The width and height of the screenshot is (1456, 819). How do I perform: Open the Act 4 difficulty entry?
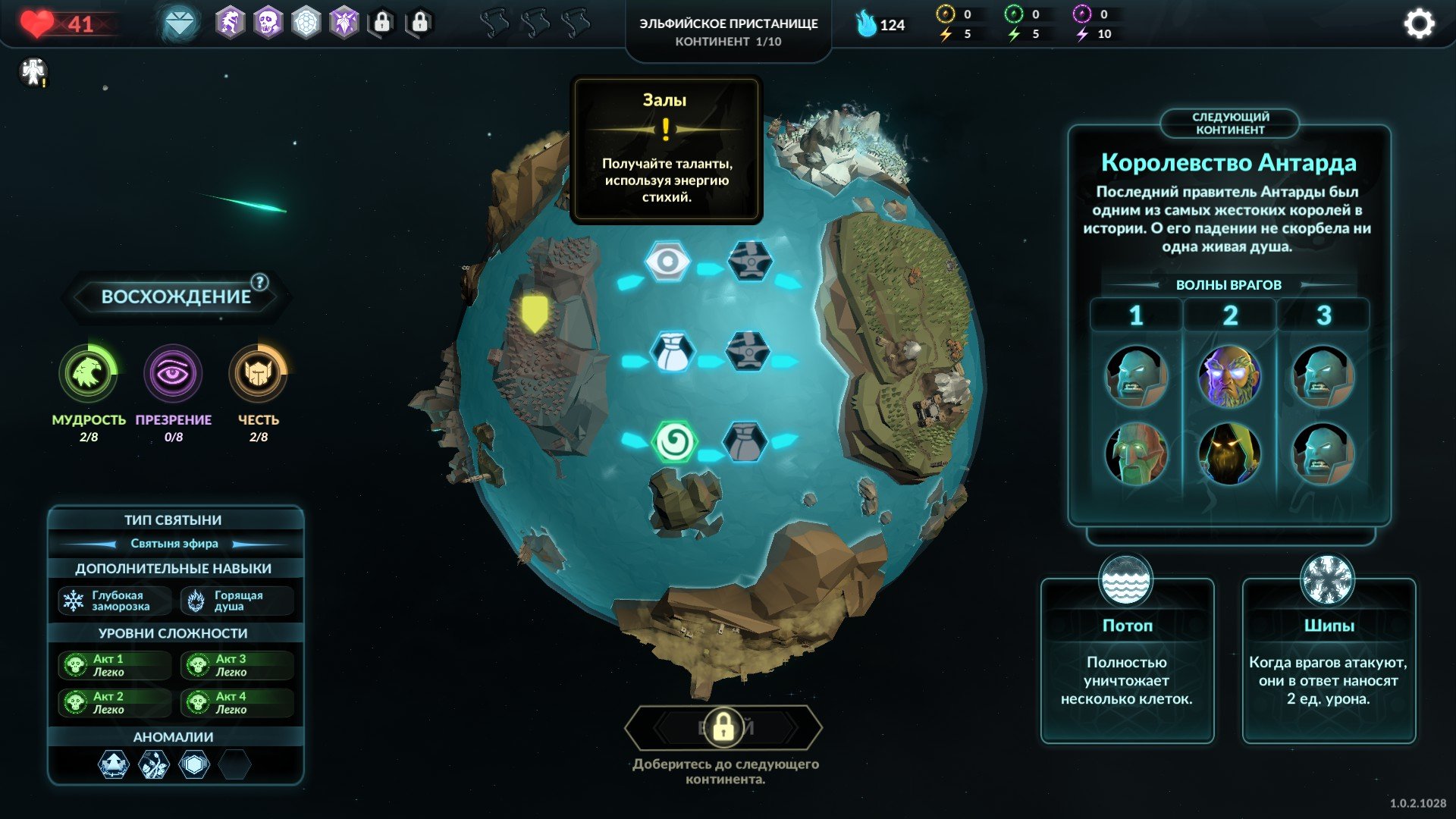pos(237,703)
